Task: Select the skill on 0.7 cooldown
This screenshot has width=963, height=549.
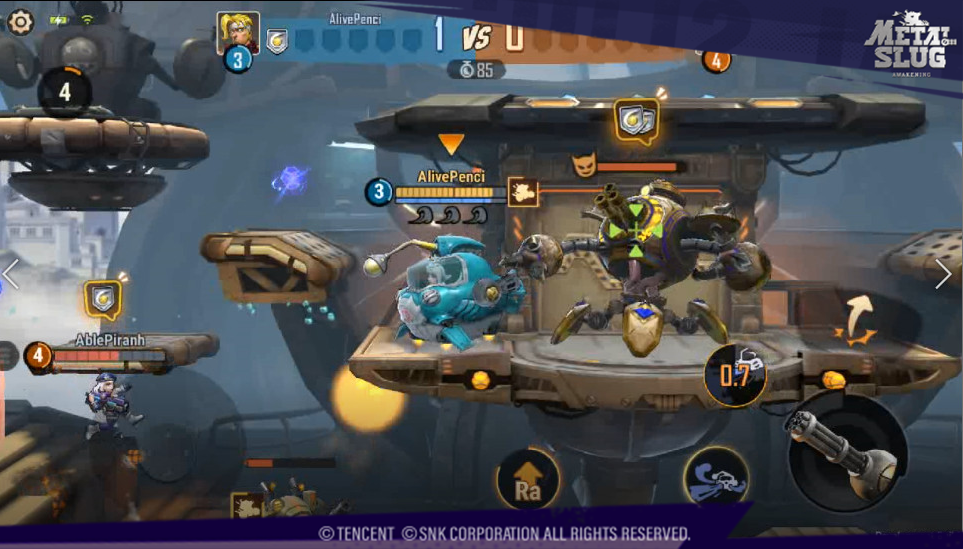Action: pyautogui.click(x=735, y=375)
